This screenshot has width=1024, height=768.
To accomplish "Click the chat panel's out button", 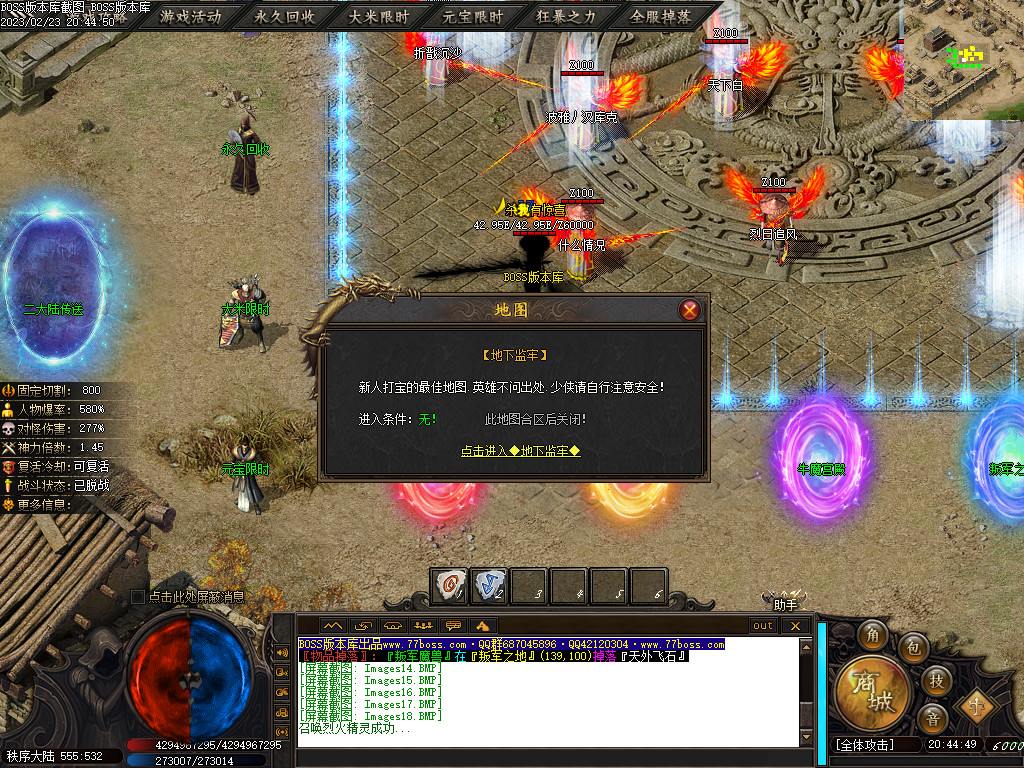I will click(x=764, y=626).
